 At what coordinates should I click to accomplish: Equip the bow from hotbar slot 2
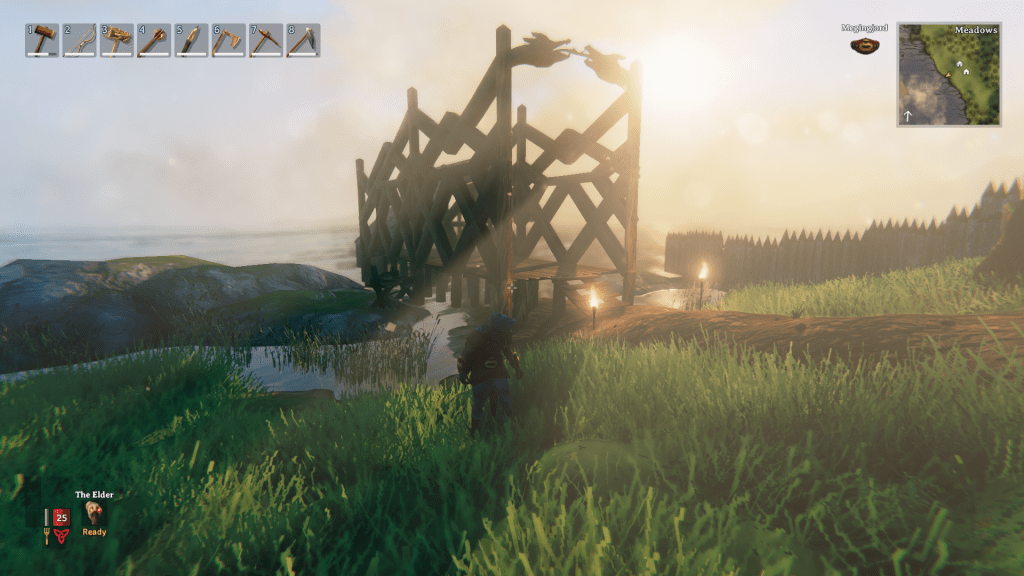(79, 40)
